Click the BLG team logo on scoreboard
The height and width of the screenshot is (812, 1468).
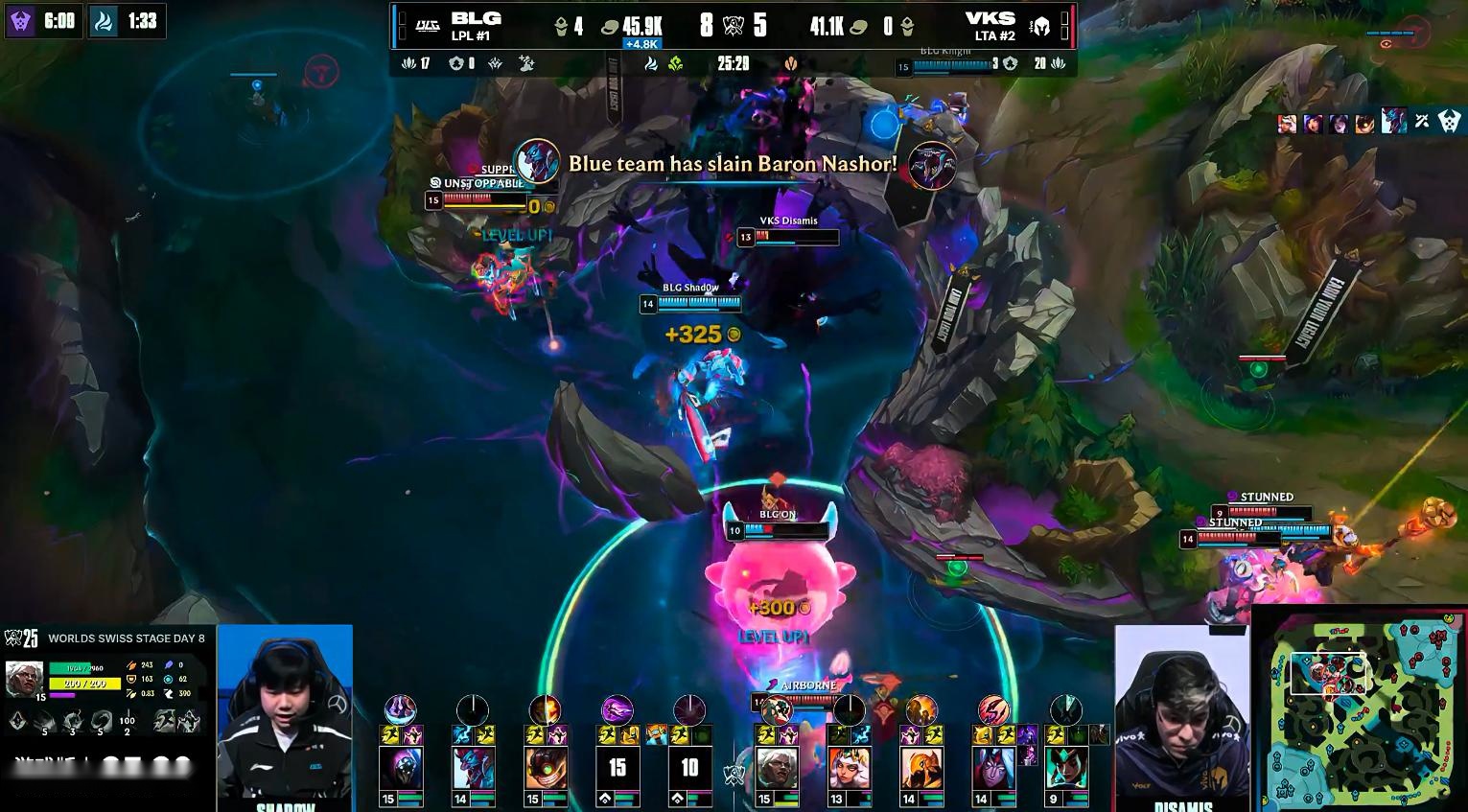[x=427, y=25]
